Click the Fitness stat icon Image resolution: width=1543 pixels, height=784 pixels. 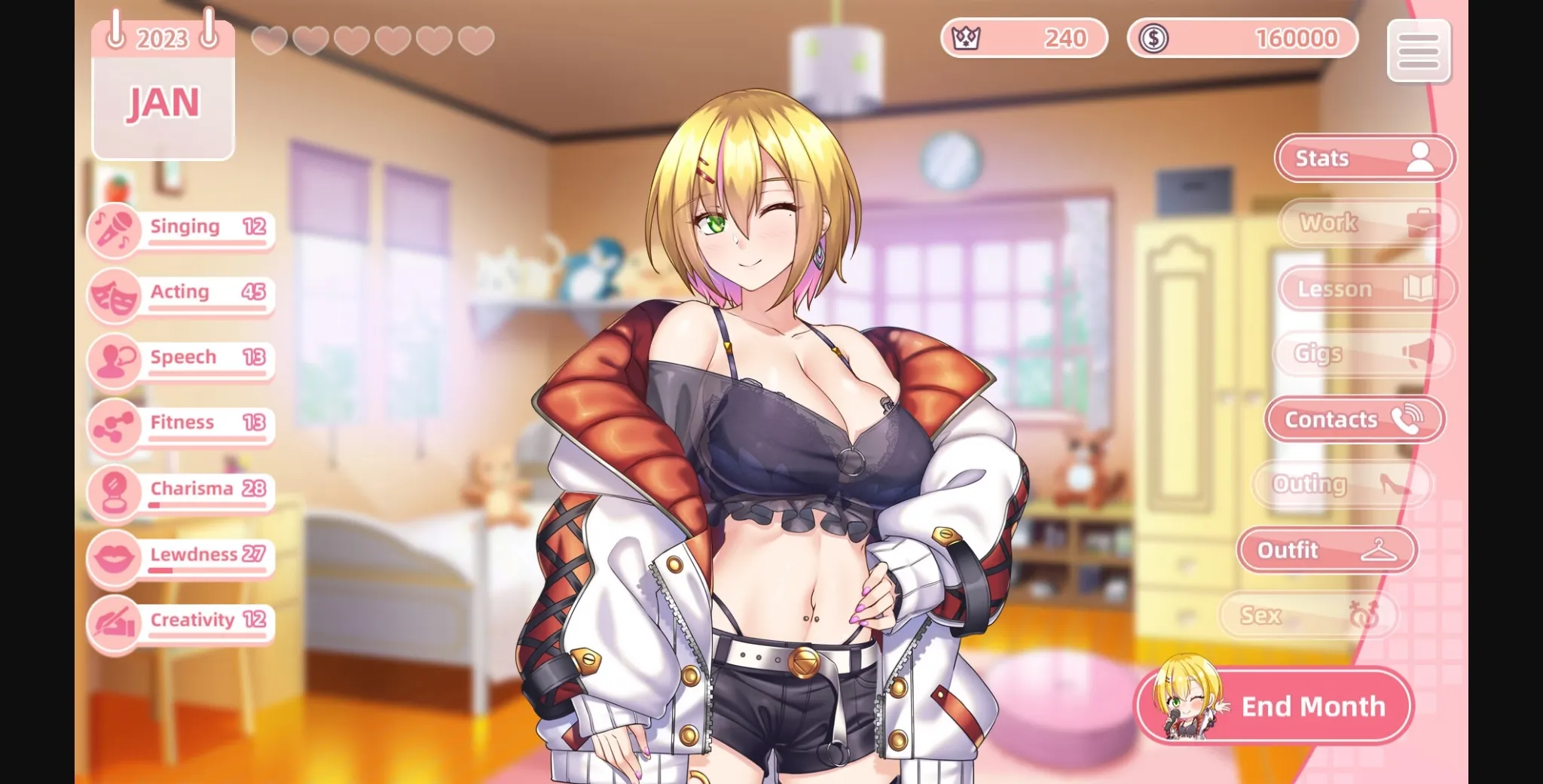(115, 426)
